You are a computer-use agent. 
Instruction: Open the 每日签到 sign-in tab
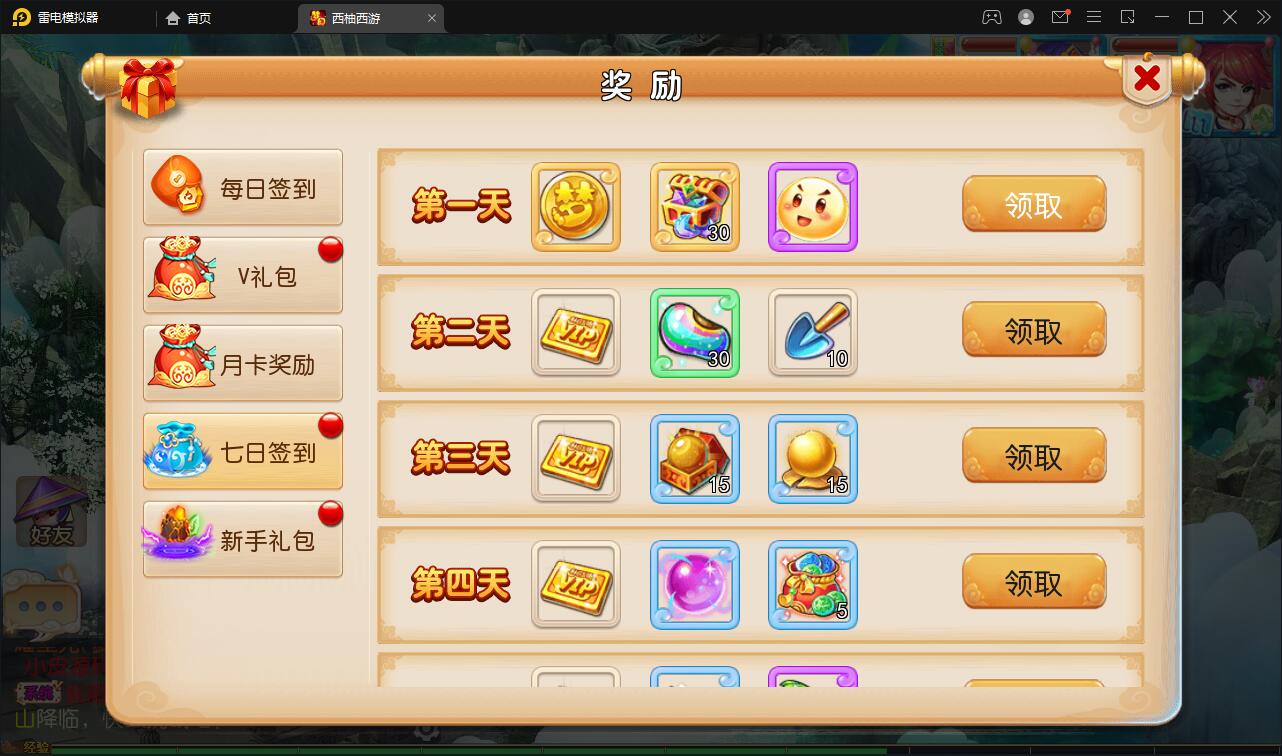click(x=243, y=186)
